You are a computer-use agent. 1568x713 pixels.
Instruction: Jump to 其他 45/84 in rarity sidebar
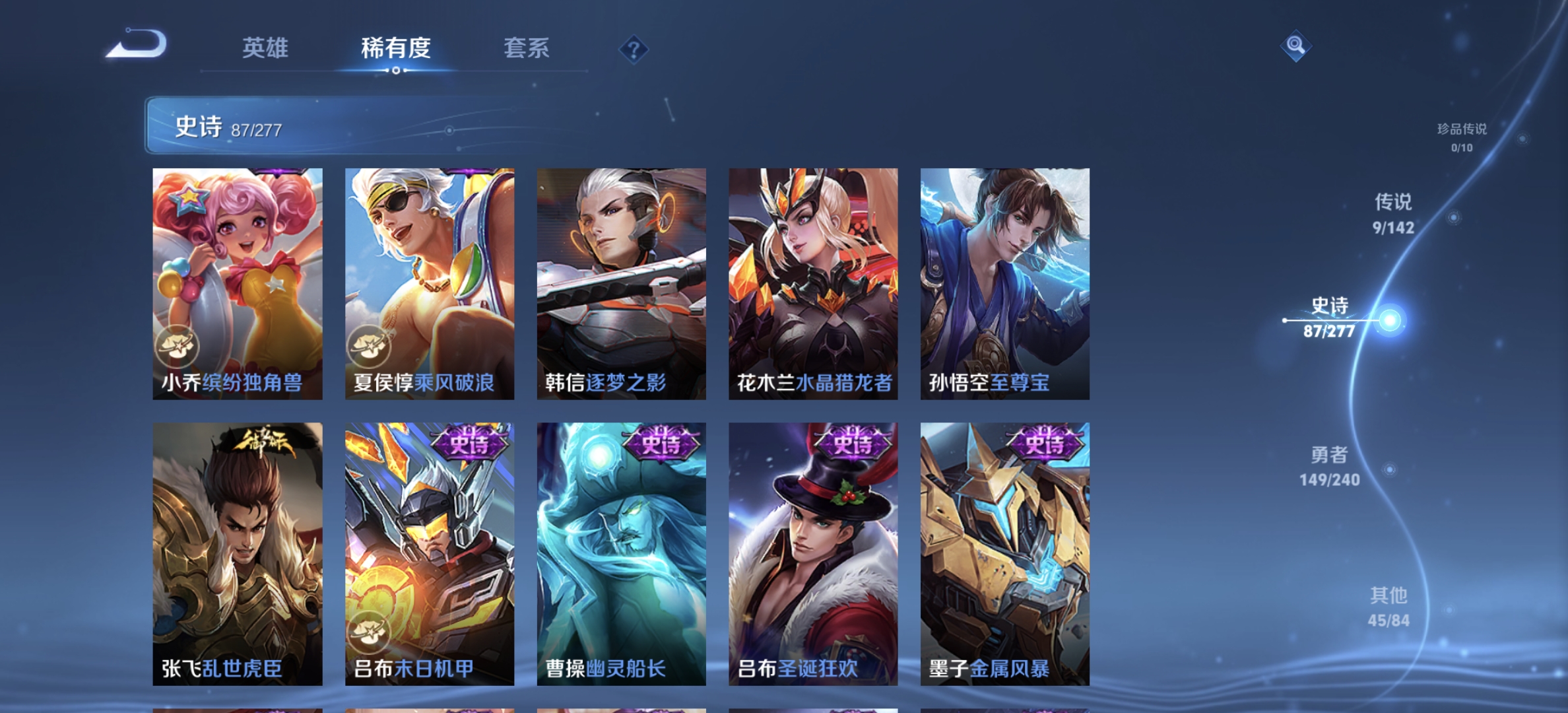click(1390, 607)
